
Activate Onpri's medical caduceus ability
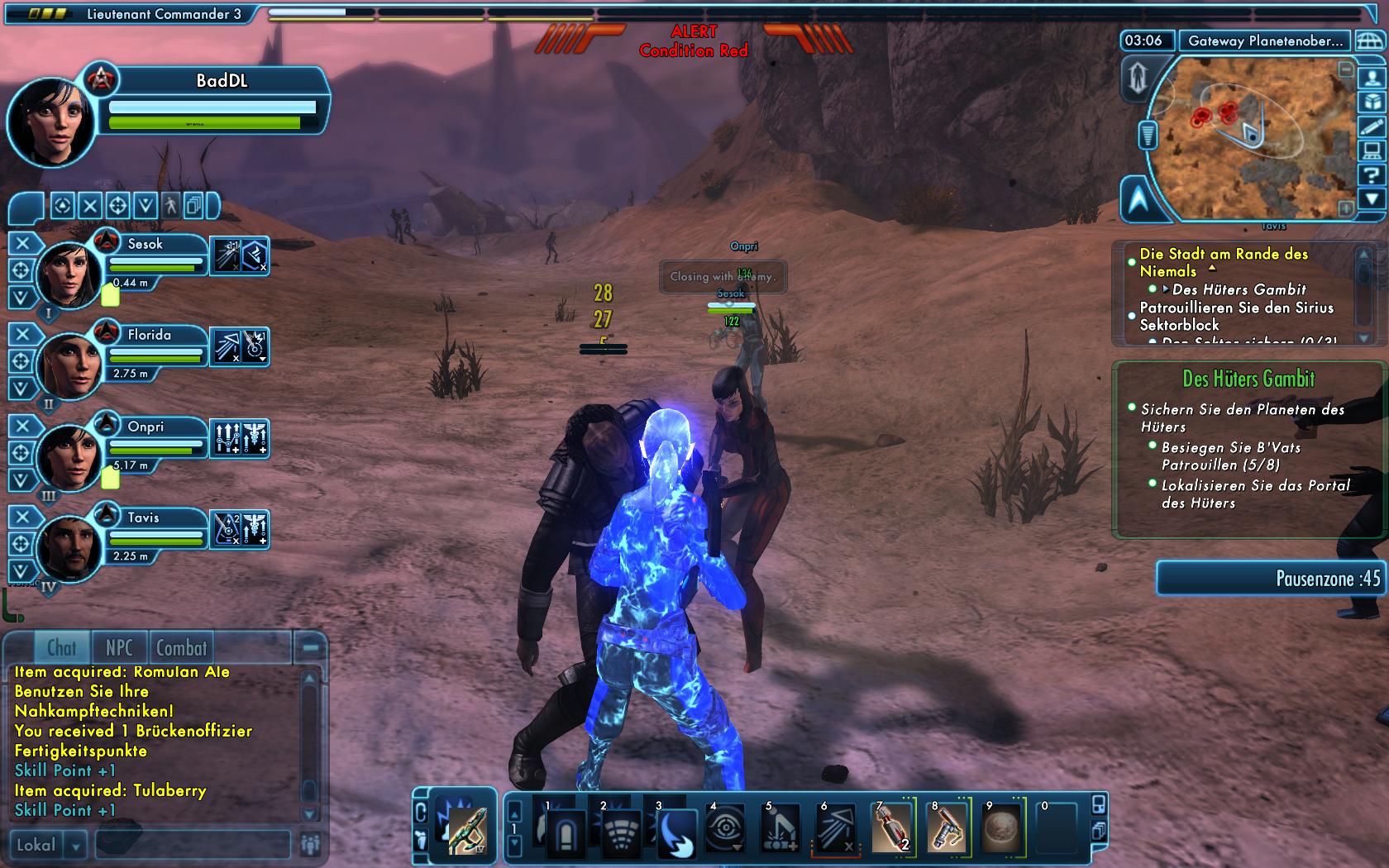click(x=255, y=438)
